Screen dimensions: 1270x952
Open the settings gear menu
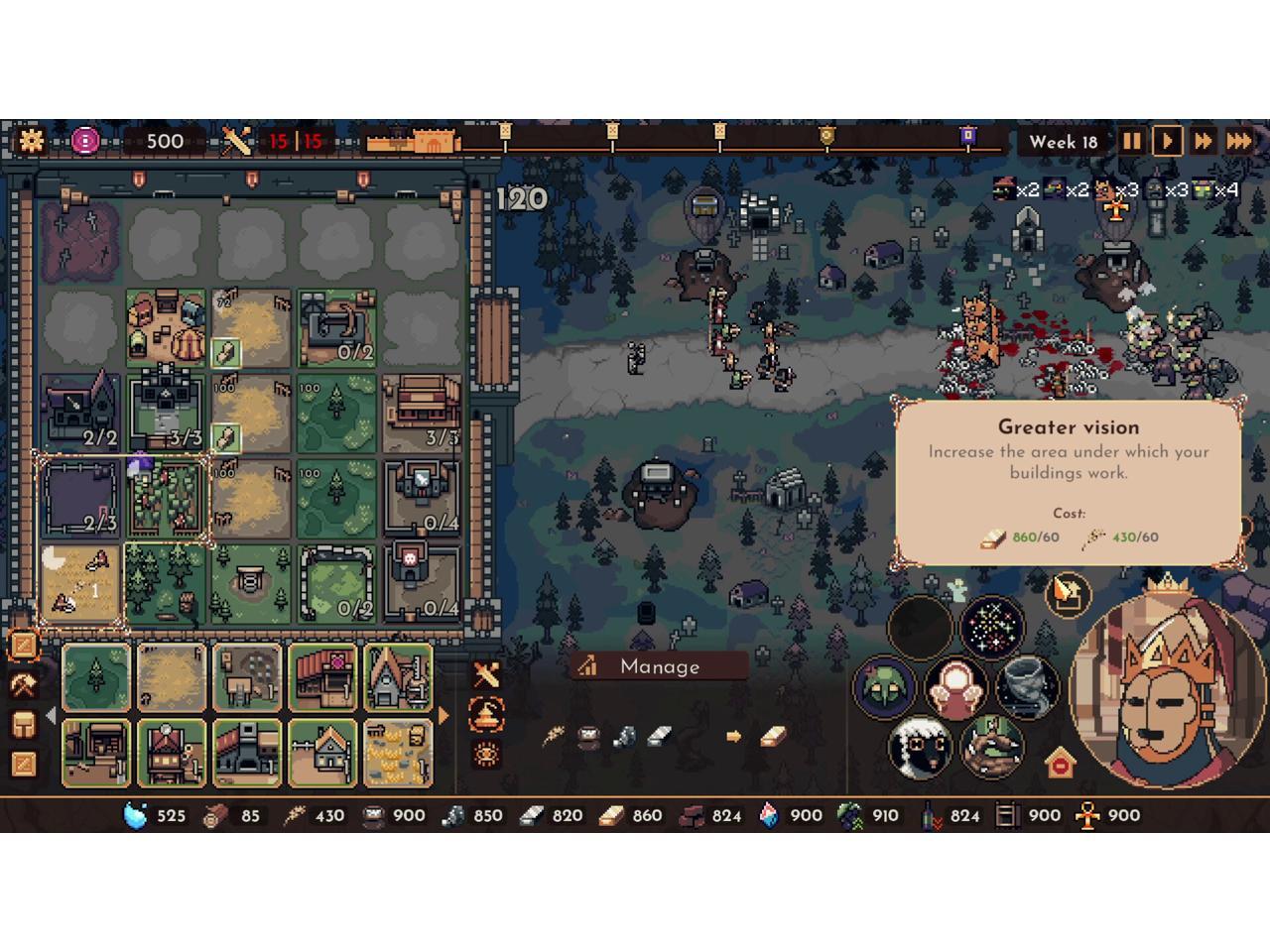32,141
